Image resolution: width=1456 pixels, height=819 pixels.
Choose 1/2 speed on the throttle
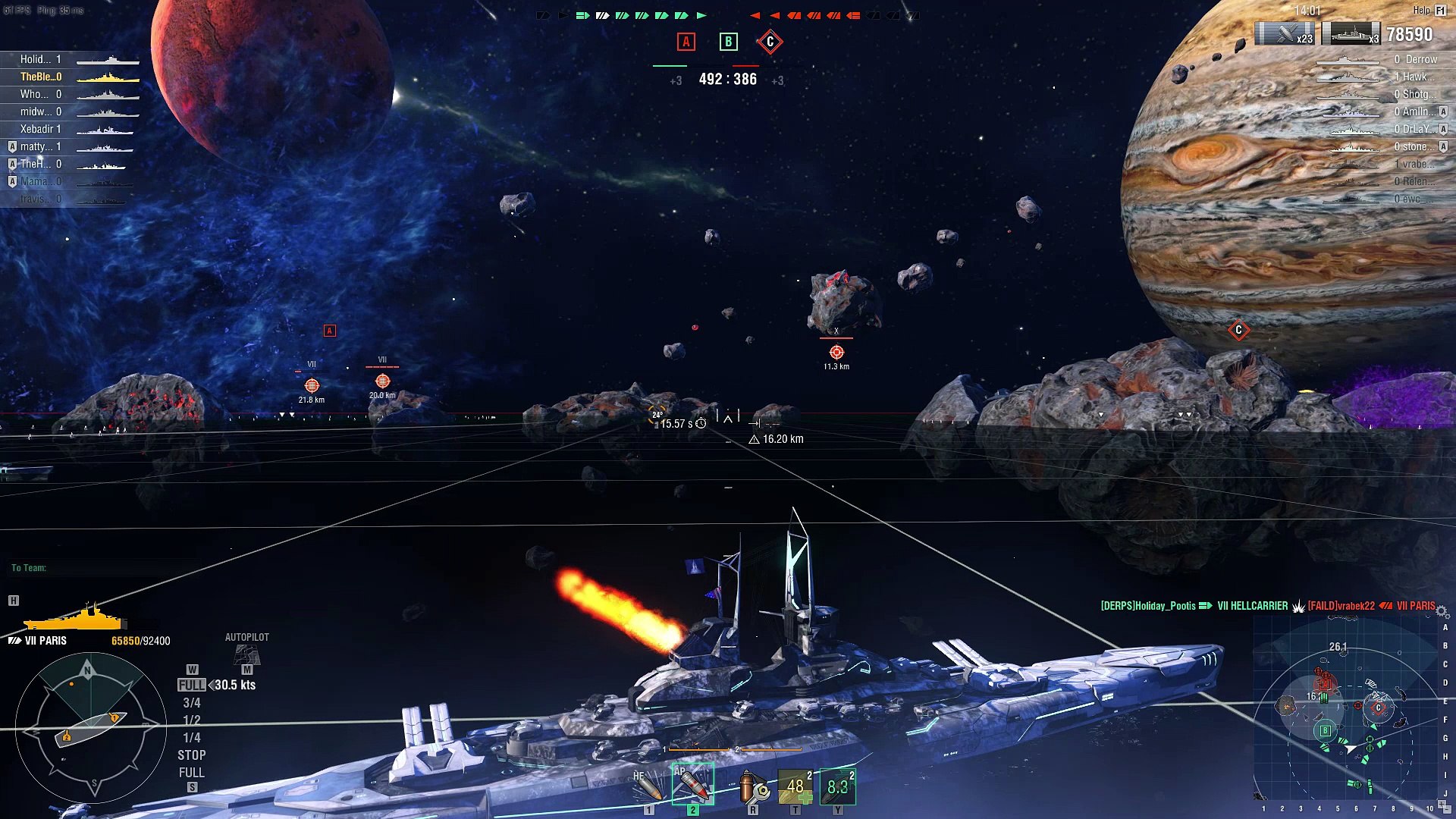click(x=192, y=720)
